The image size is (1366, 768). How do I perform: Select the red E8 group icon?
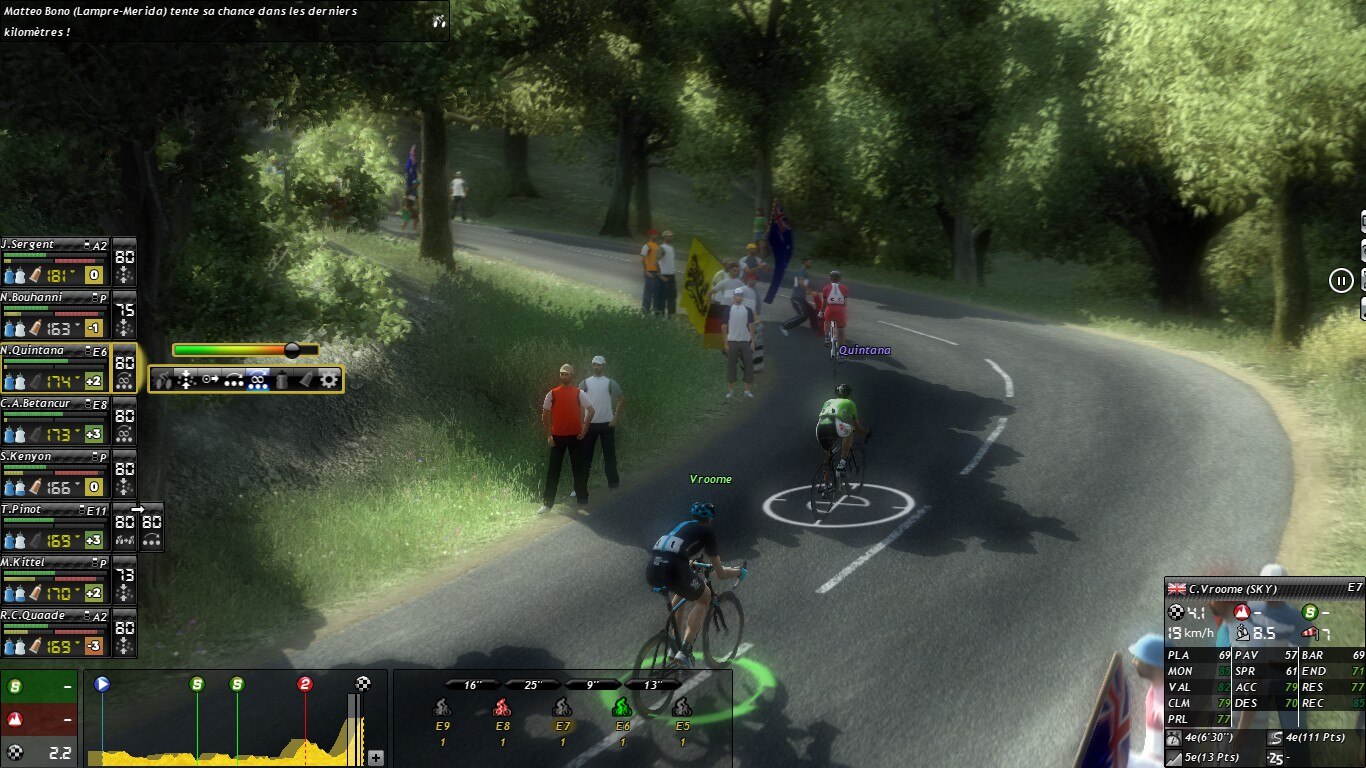pos(502,708)
